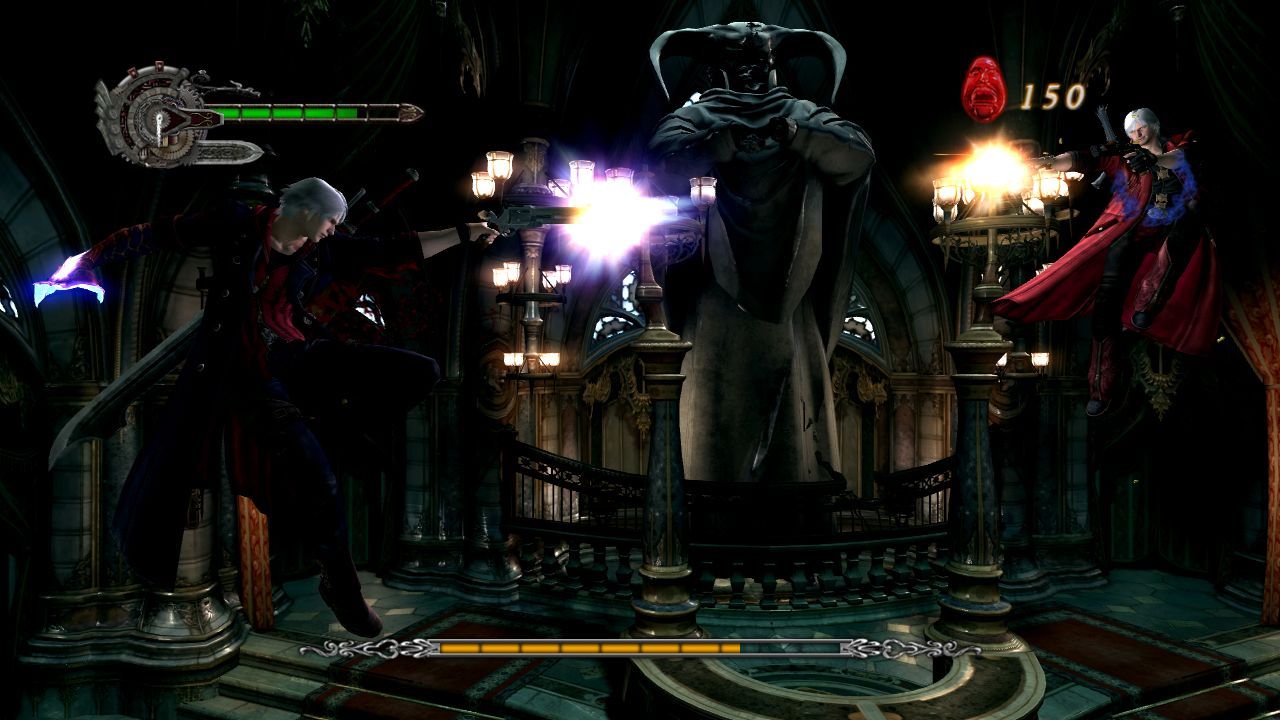
Task: Select the circular gear emblem beside the health bar
Action: (153, 115)
